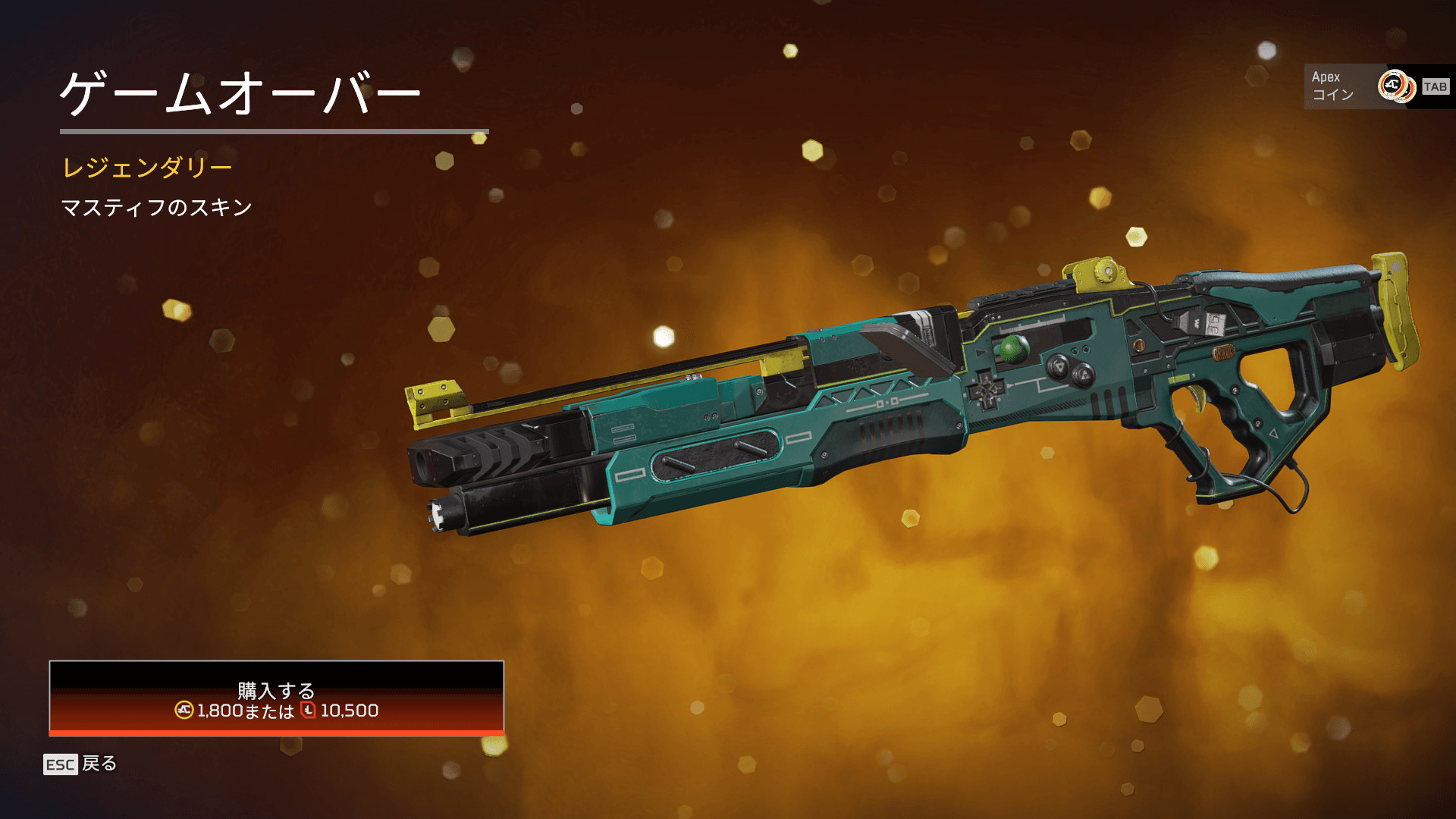Image resolution: width=1456 pixels, height=819 pixels.
Task: Purchase the Game Over Mastiff skin
Action: (x=276, y=698)
